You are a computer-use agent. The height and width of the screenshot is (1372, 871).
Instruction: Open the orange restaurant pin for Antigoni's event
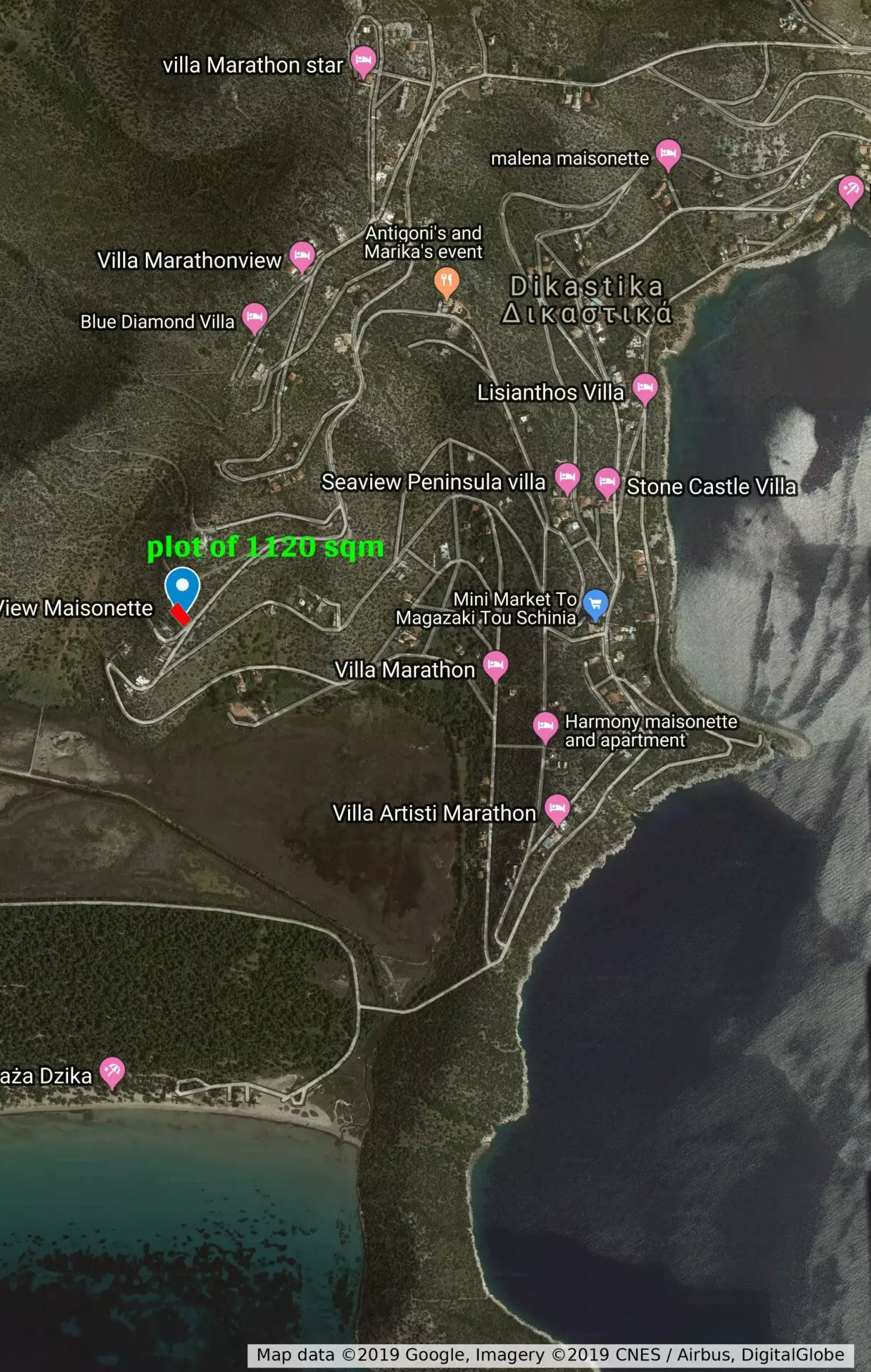447,282
